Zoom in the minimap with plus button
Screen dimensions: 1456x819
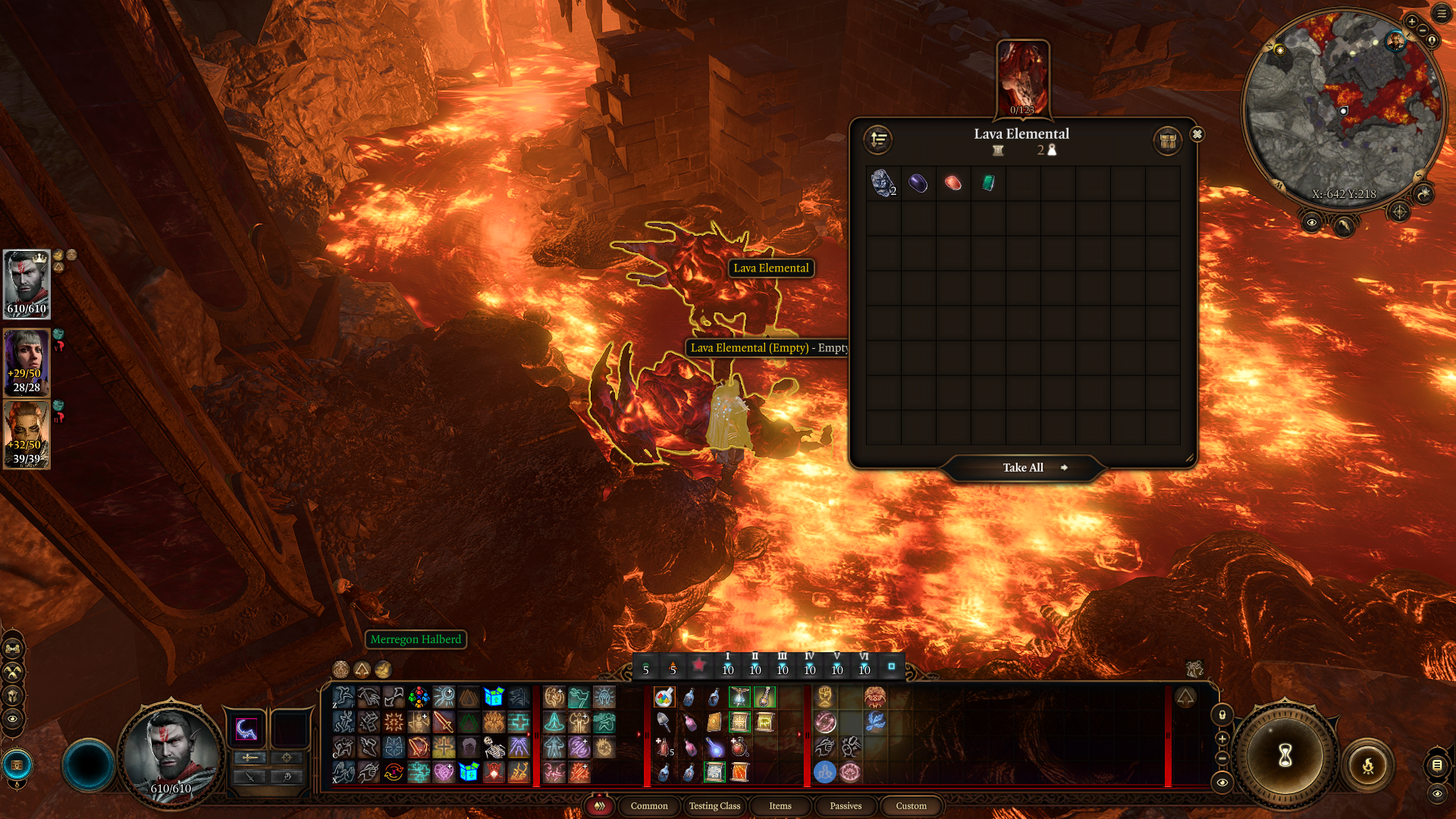[x=1411, y=21]
